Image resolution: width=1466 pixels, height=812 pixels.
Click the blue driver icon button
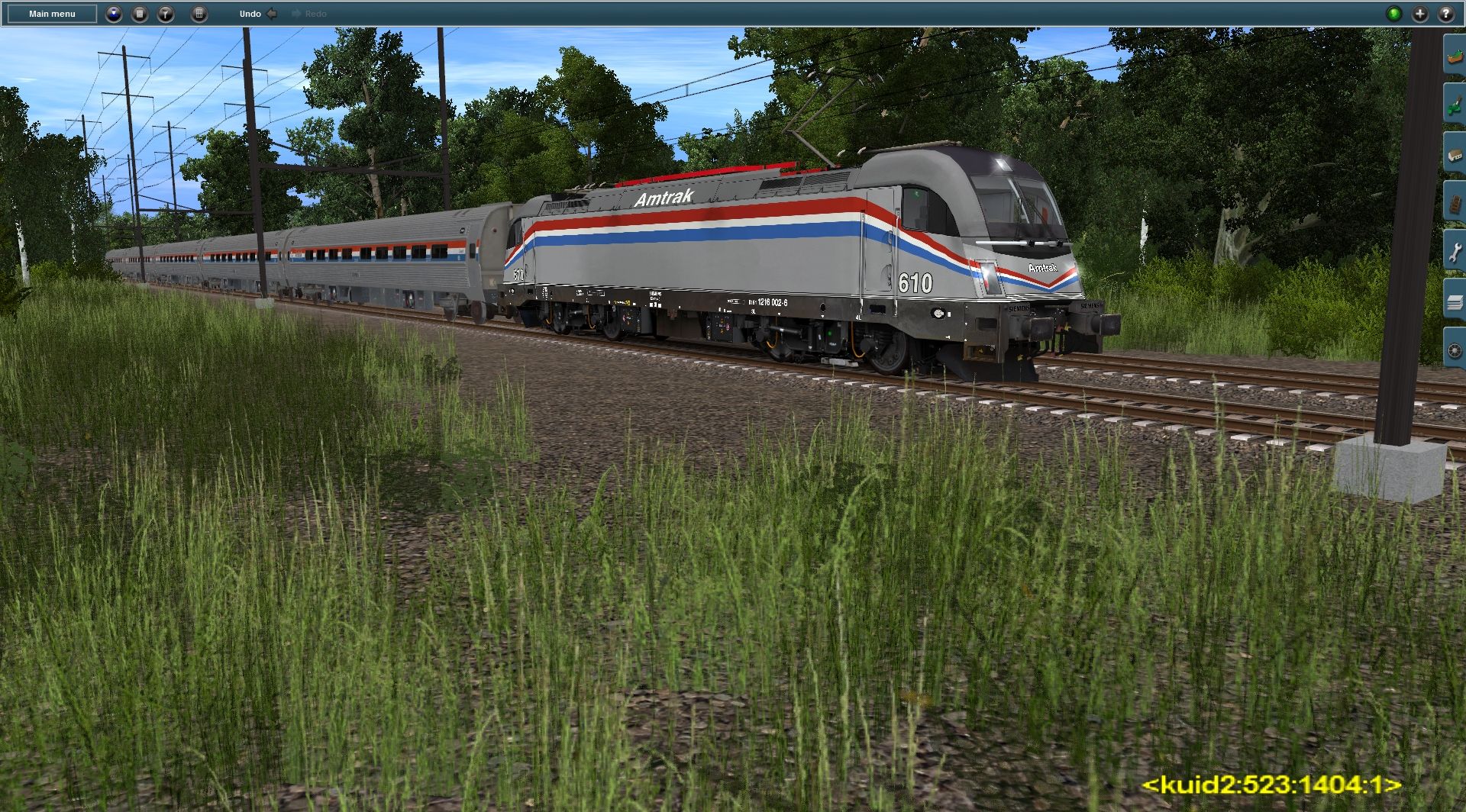point(114,14)
